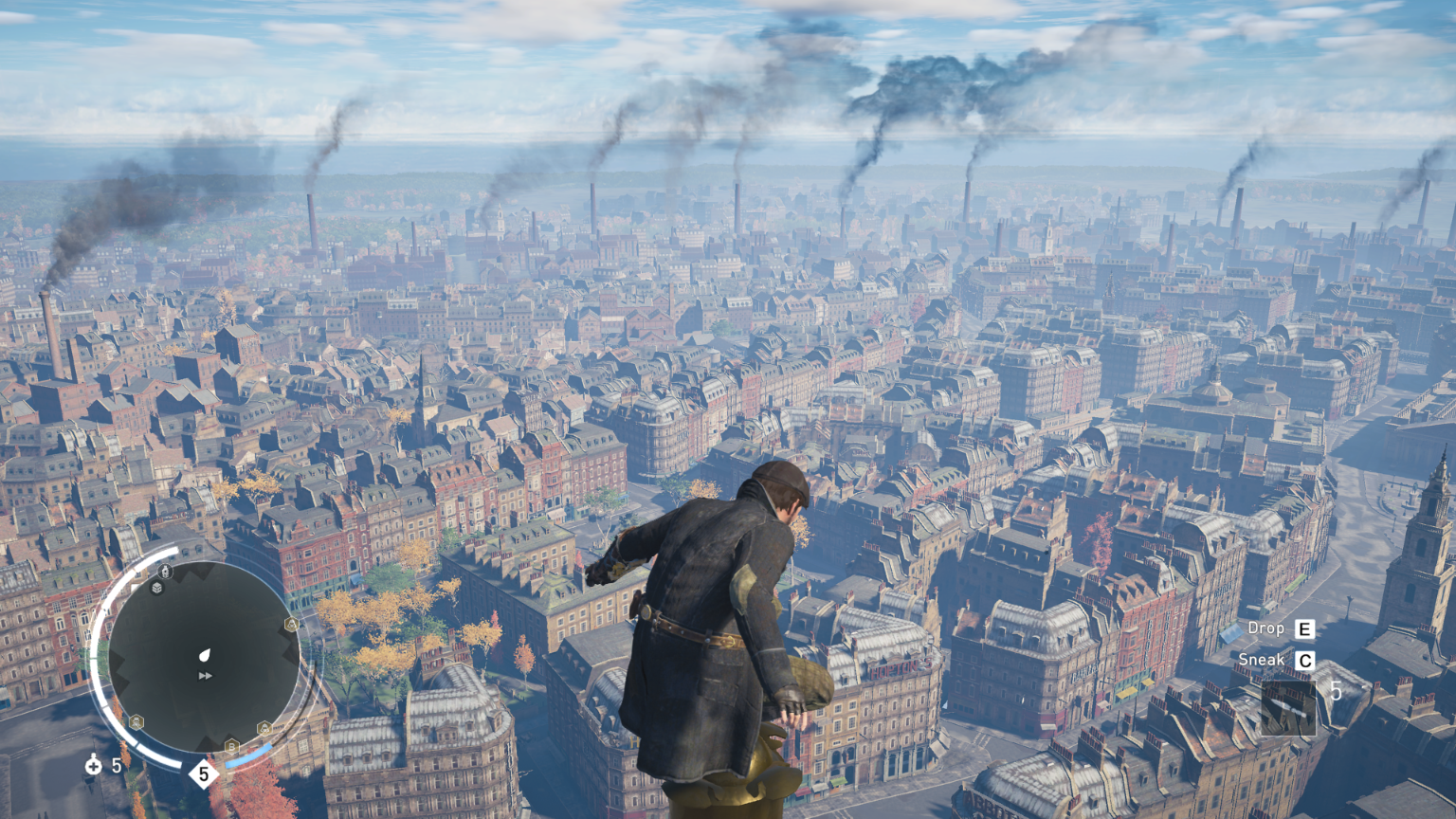Click the medicine icon beside the minimap
This screenshot has height=819, width=1456.
coord(93,765)
